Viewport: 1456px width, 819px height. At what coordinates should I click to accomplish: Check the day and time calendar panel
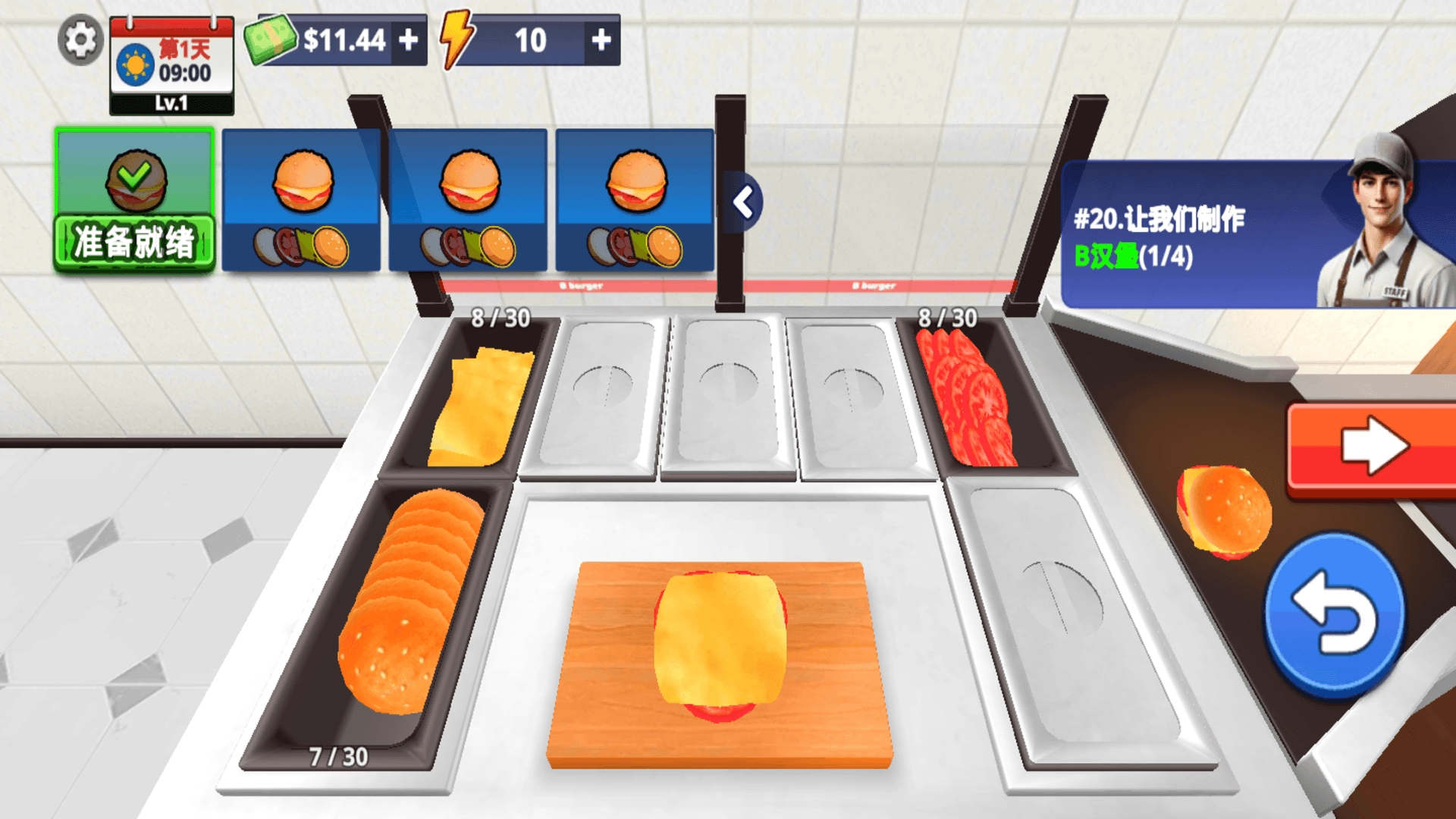(172, 64)
